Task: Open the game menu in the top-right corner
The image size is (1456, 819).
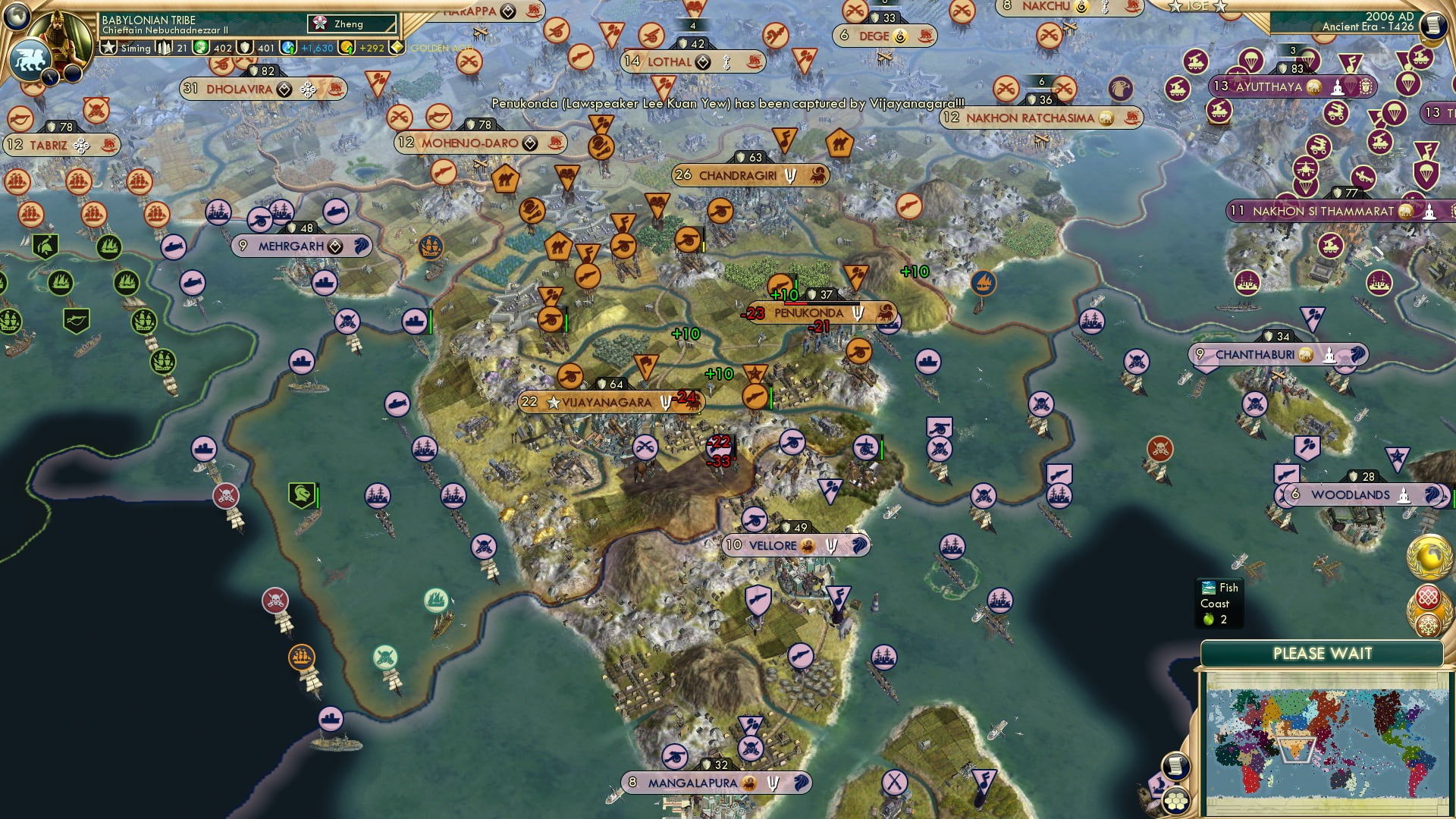Action: coord(1433,25)
